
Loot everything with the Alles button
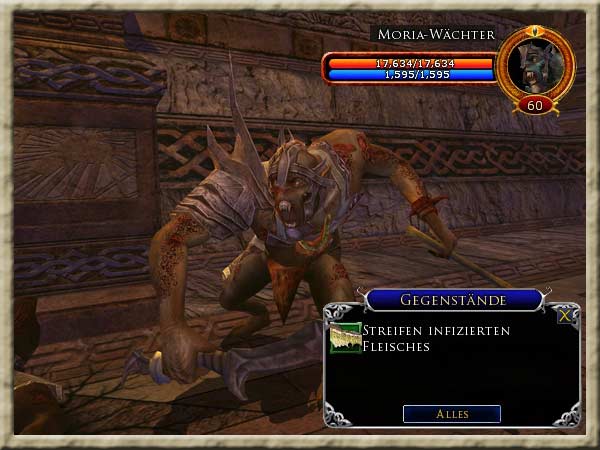(451, 414)
